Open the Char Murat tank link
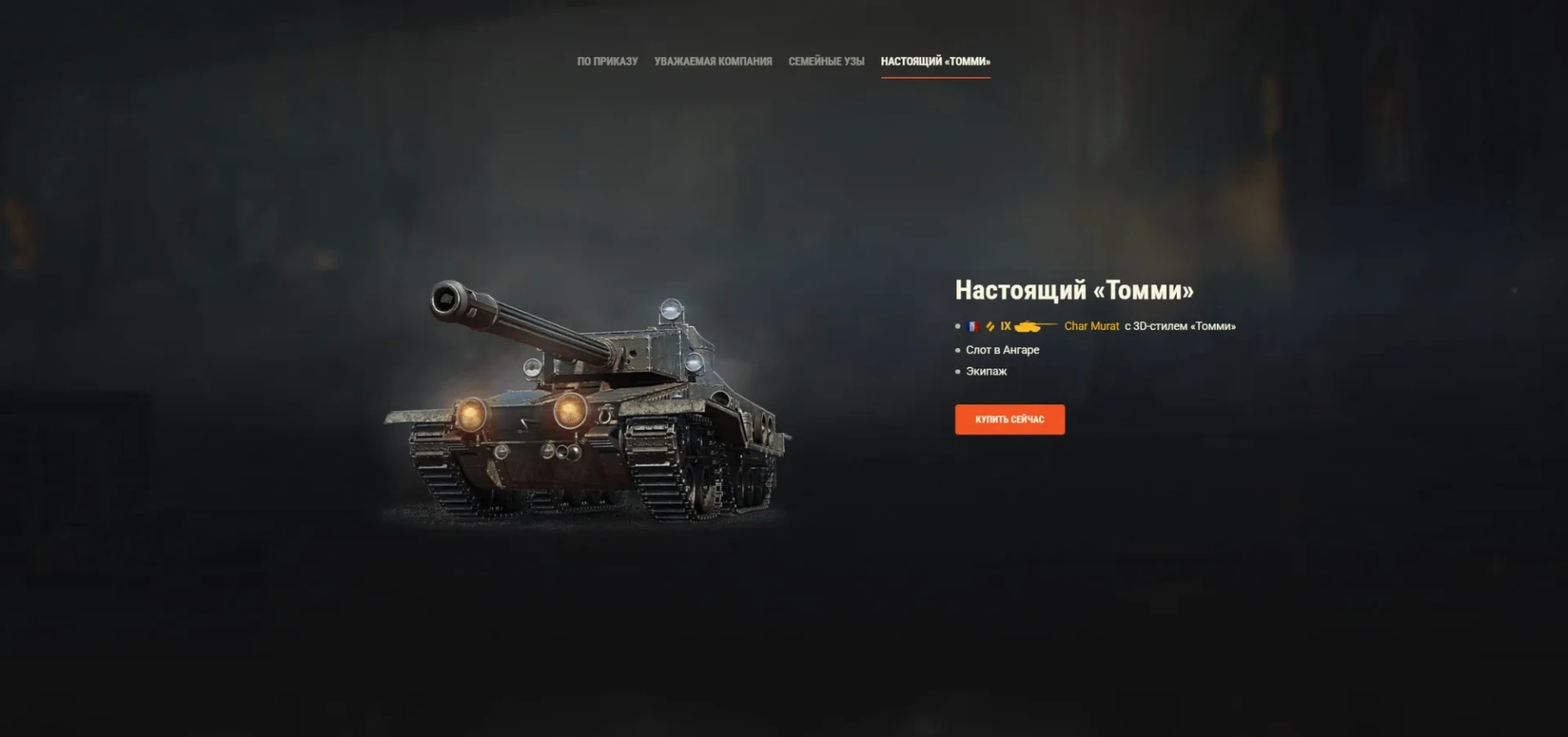Screen dimensions: 1568x737 pyautogui.click(x=1091, y=326)
